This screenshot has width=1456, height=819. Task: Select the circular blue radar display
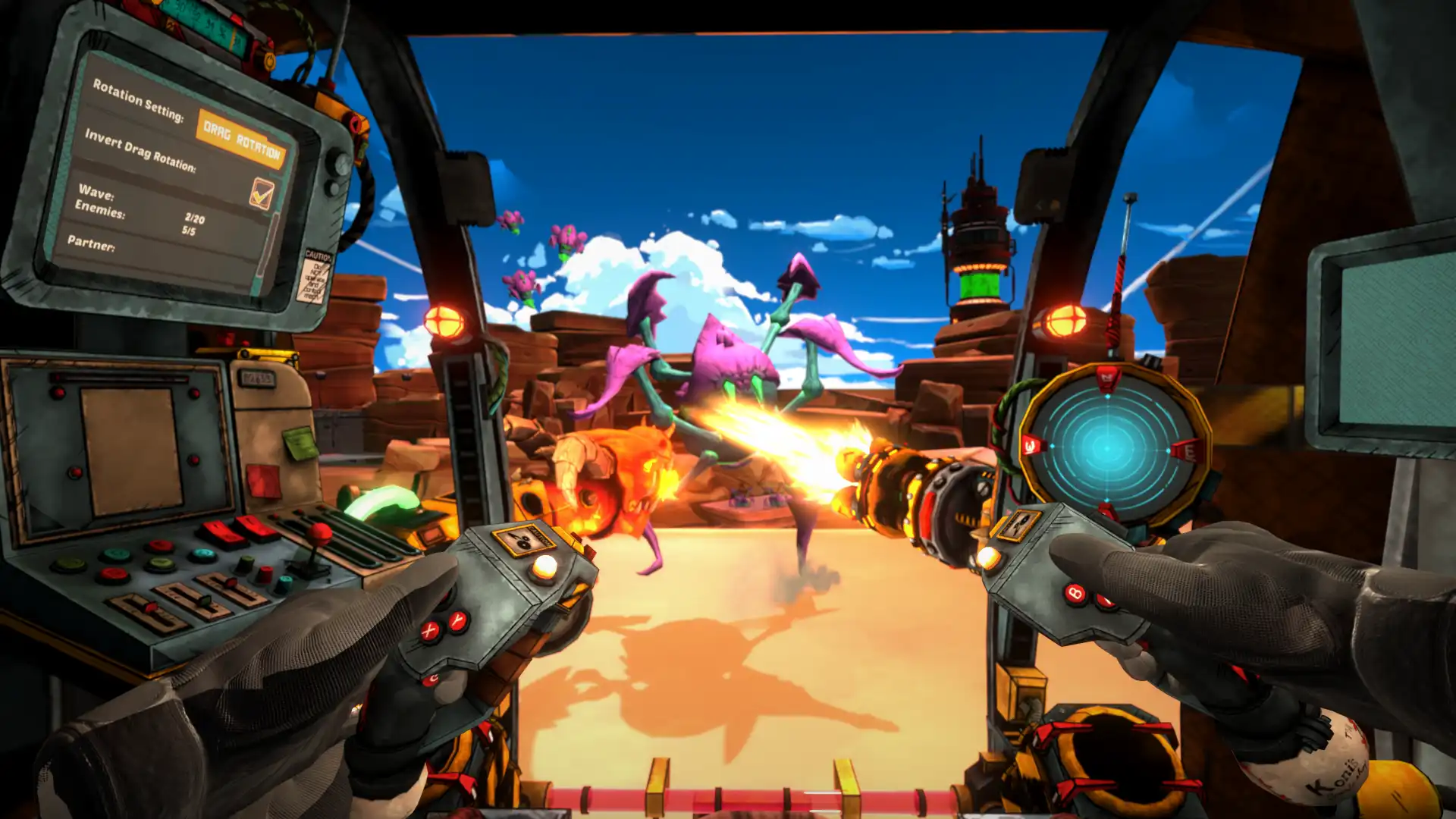click(x=1107, y=449)
